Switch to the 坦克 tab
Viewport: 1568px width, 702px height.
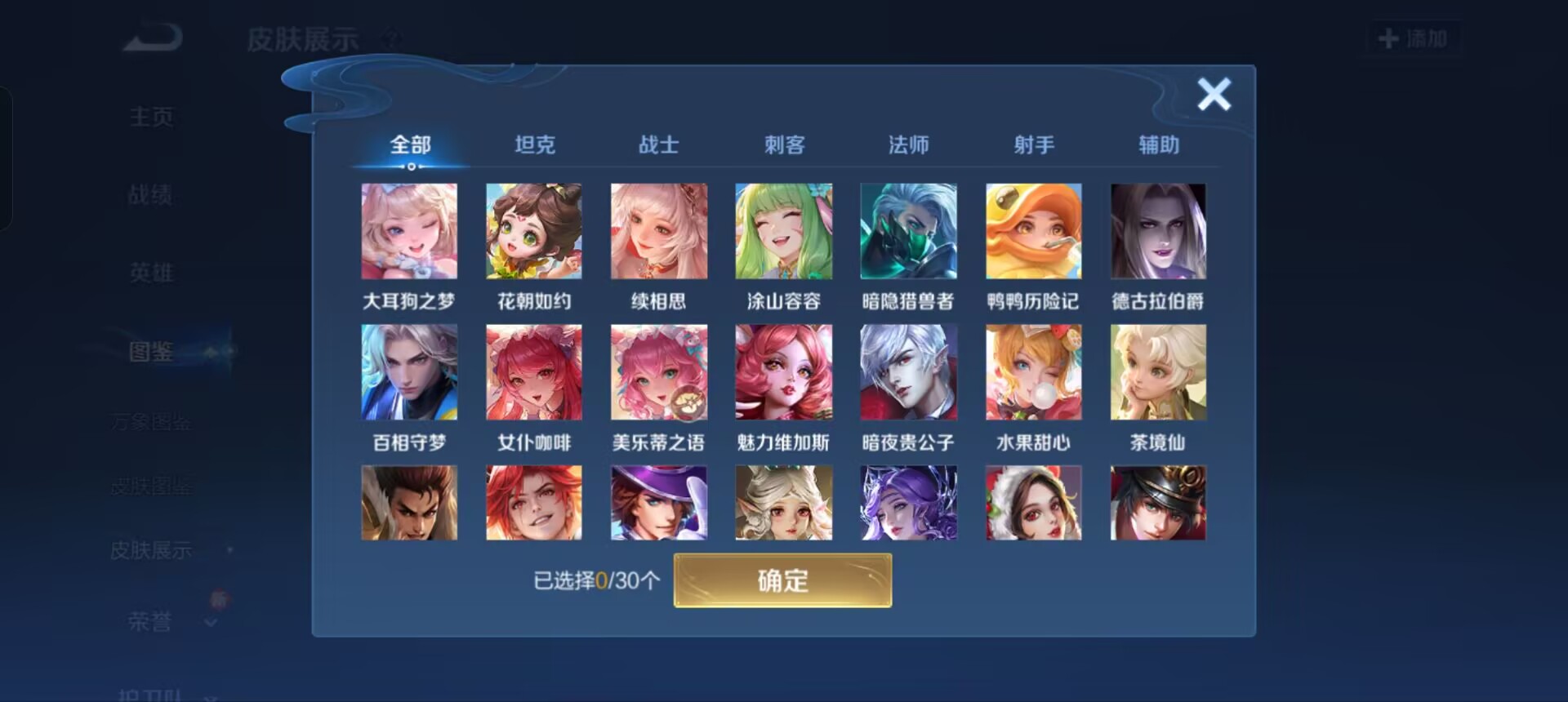point(535,144)
